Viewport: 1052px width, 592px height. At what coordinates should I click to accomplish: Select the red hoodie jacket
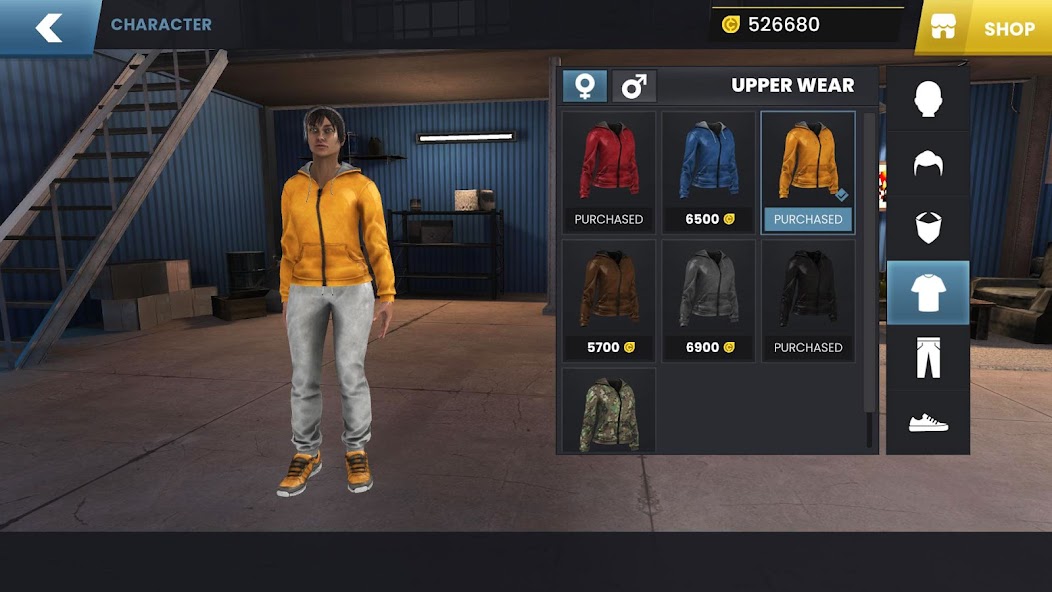point(608,171)
